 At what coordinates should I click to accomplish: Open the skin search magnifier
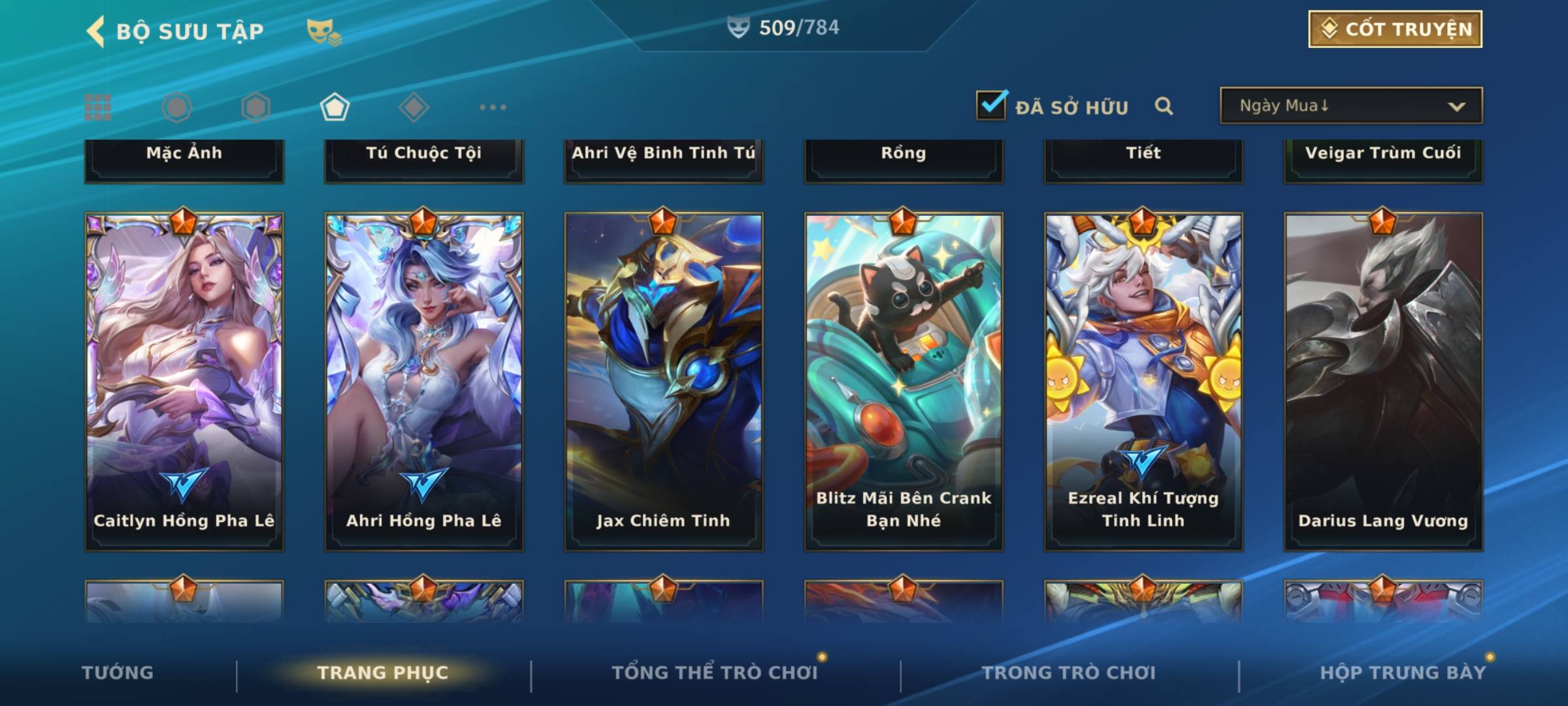(x=1164, y=106)
